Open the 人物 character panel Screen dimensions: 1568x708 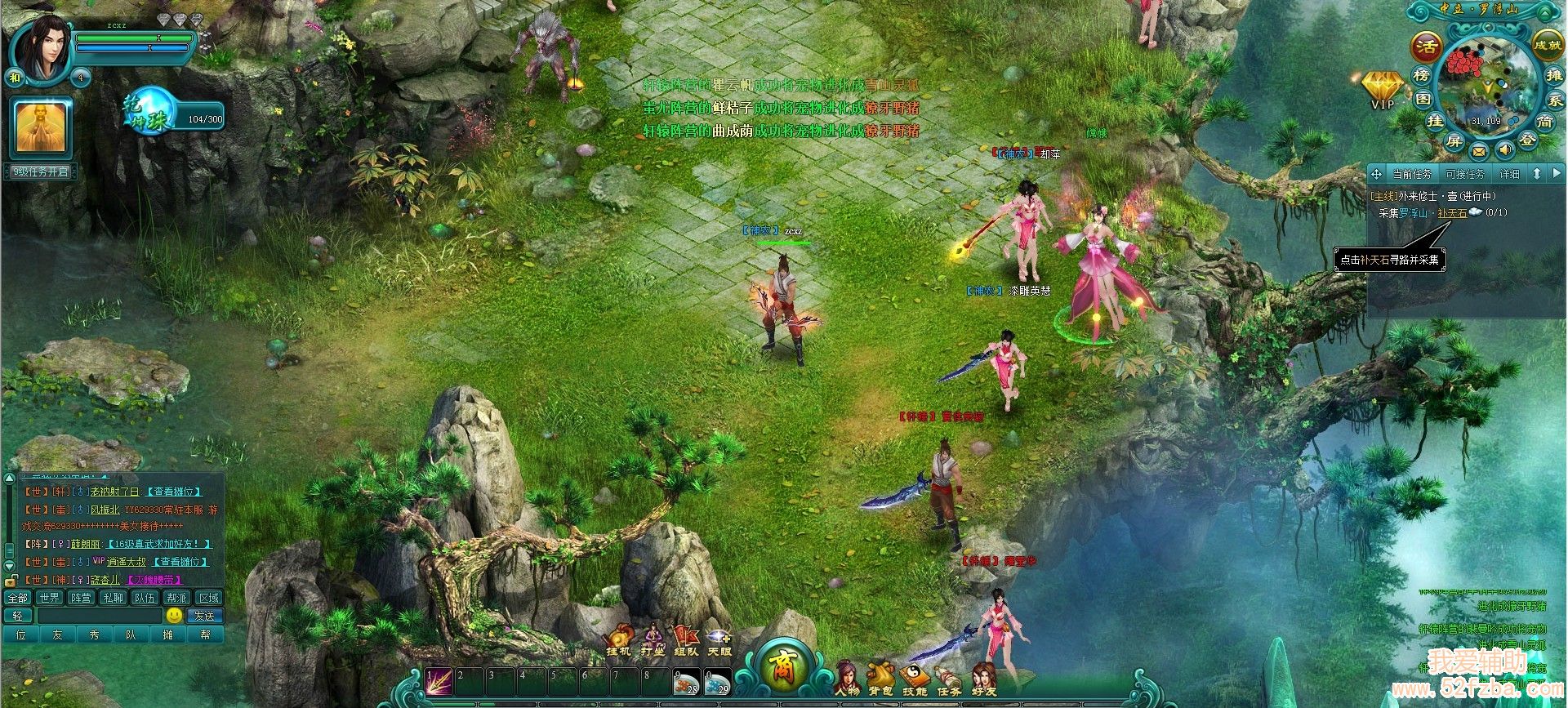click(848, 679)
